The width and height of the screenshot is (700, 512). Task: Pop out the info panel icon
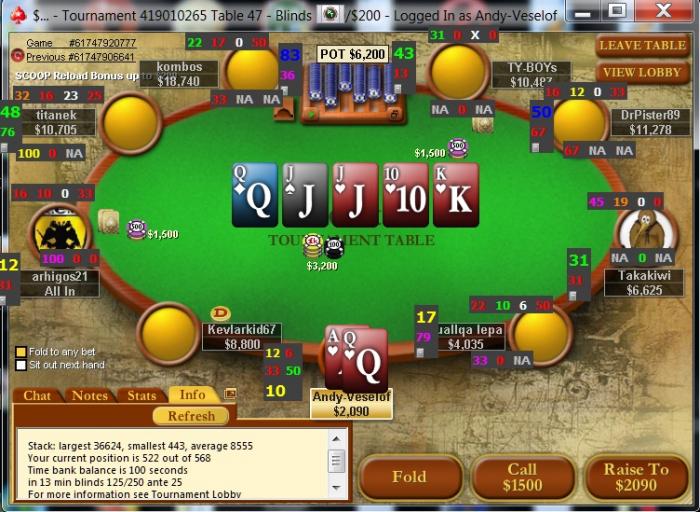230,394
